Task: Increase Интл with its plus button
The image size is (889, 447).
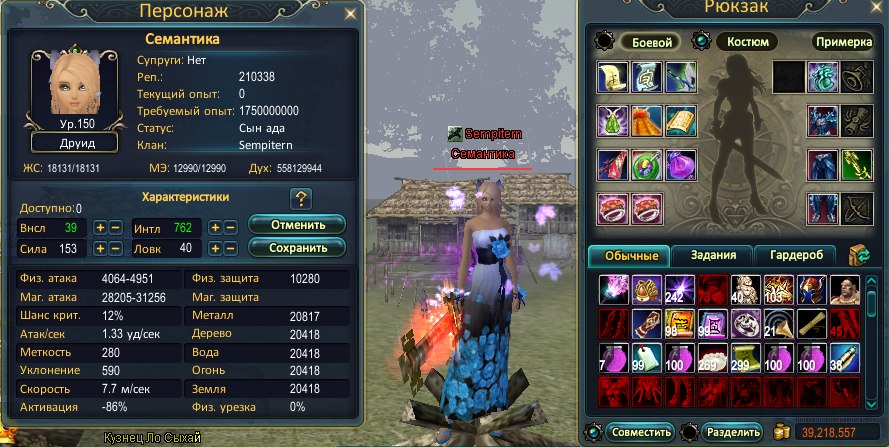Action: click(215, 227)
